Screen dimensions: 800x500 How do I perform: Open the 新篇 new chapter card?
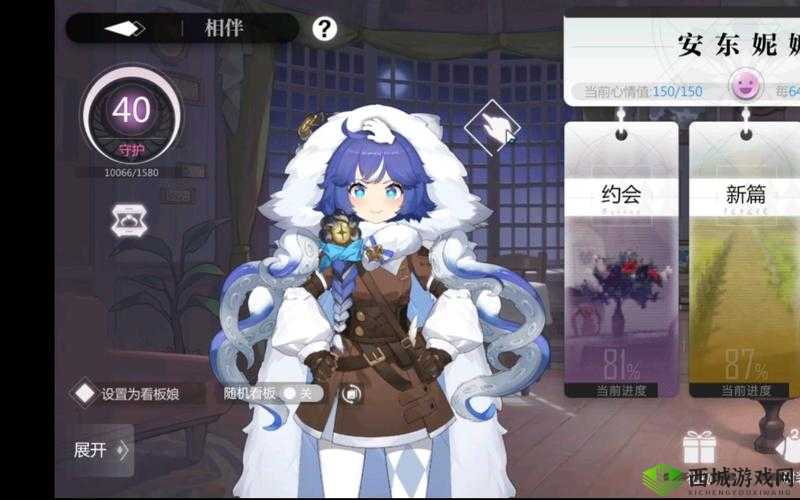(744, 260)
